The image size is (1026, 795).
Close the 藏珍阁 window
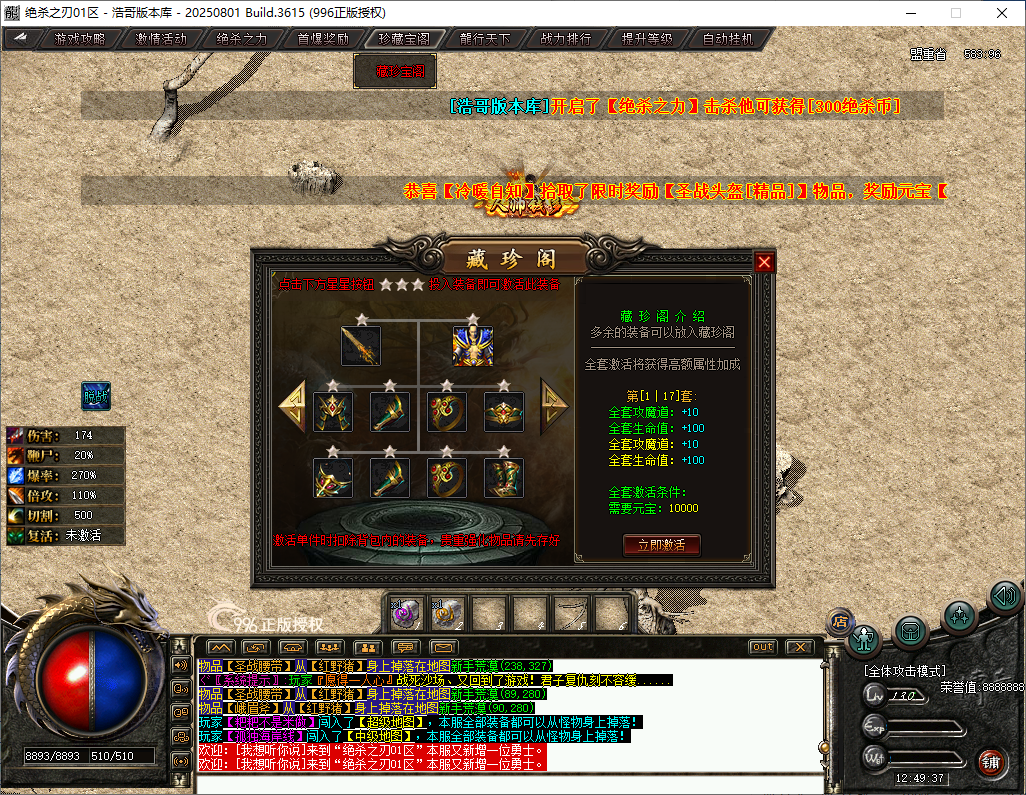pyautogui.click(x=764, y=262)
